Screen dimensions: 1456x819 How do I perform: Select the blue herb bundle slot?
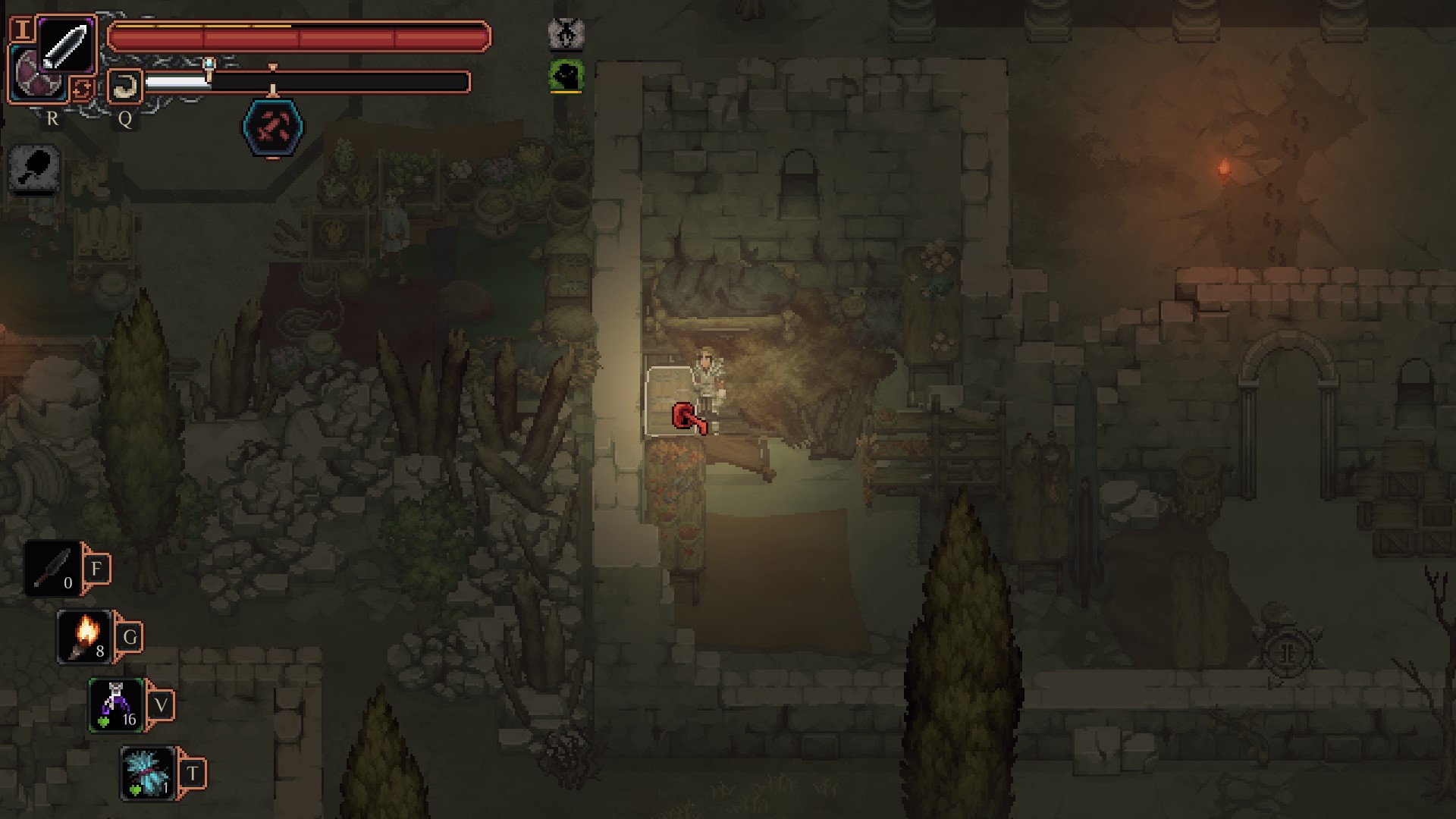click(x=148, y=773)
